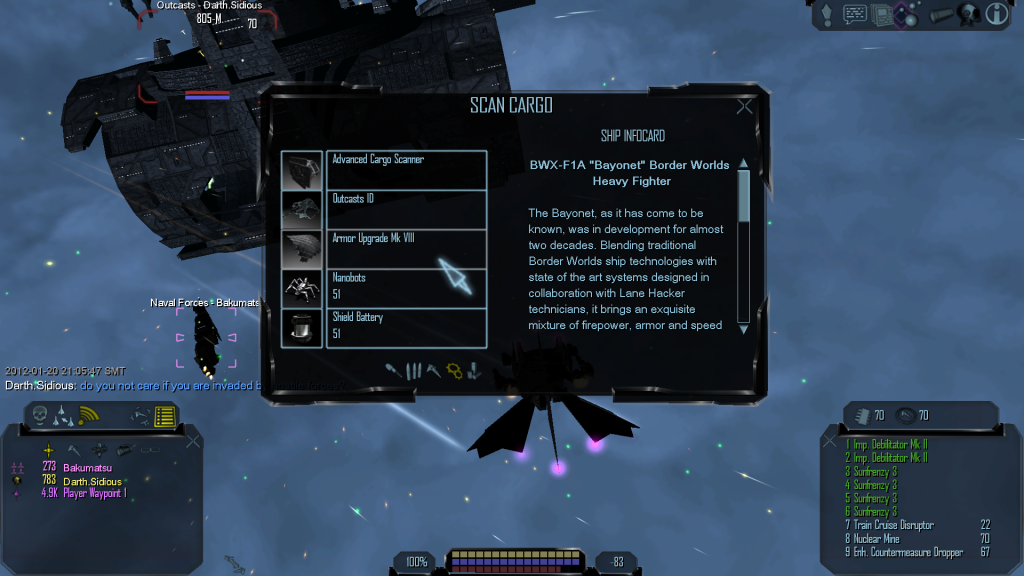Close the weapons list panel
The image size is (1024, 576).
tap(828, 439)
